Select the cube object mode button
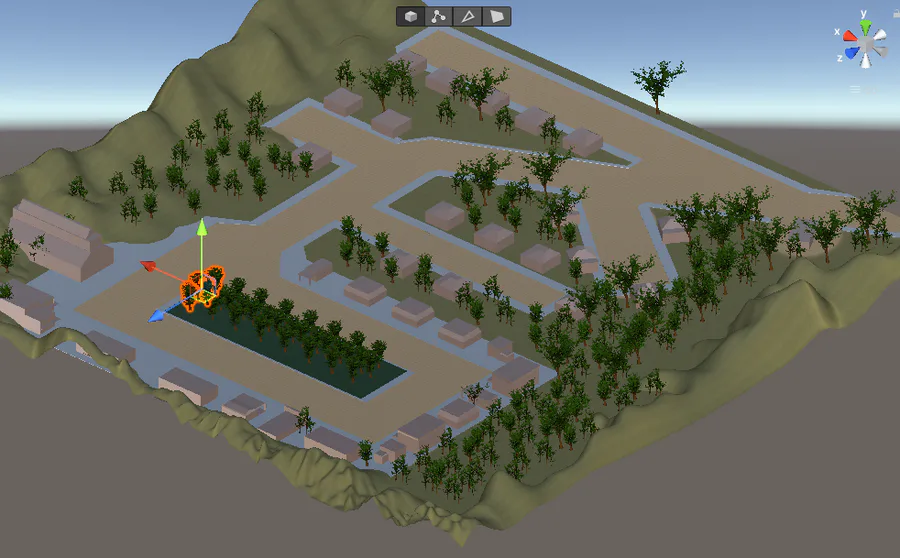The image size is (900, 558). point(411,16)
